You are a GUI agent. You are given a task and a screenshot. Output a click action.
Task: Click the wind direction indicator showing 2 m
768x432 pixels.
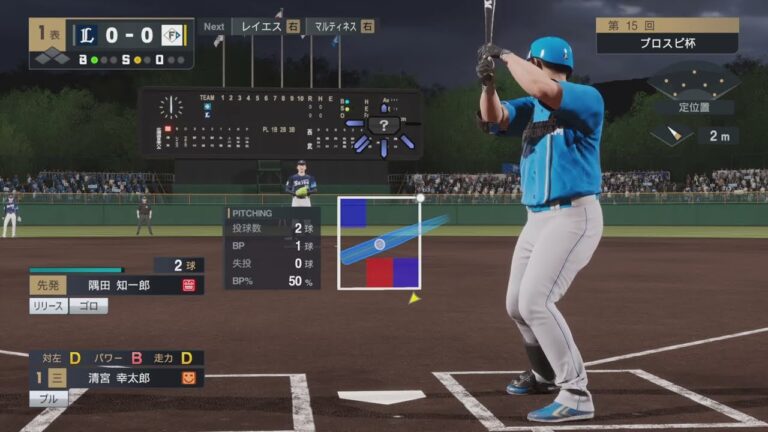click(x=693, y=135)
